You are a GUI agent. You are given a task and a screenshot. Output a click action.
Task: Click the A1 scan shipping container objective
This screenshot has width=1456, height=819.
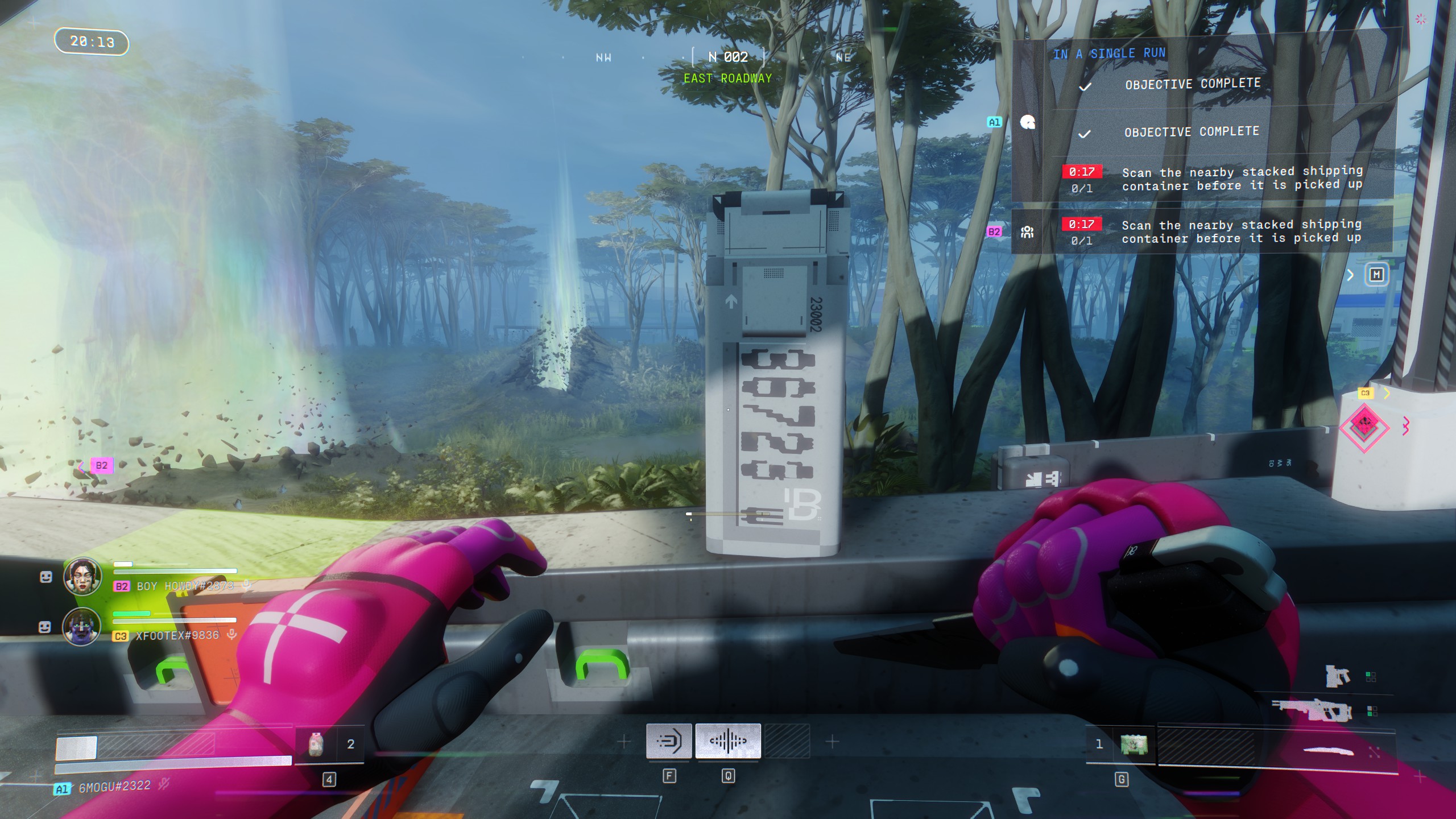click(x=1242, y=178)
